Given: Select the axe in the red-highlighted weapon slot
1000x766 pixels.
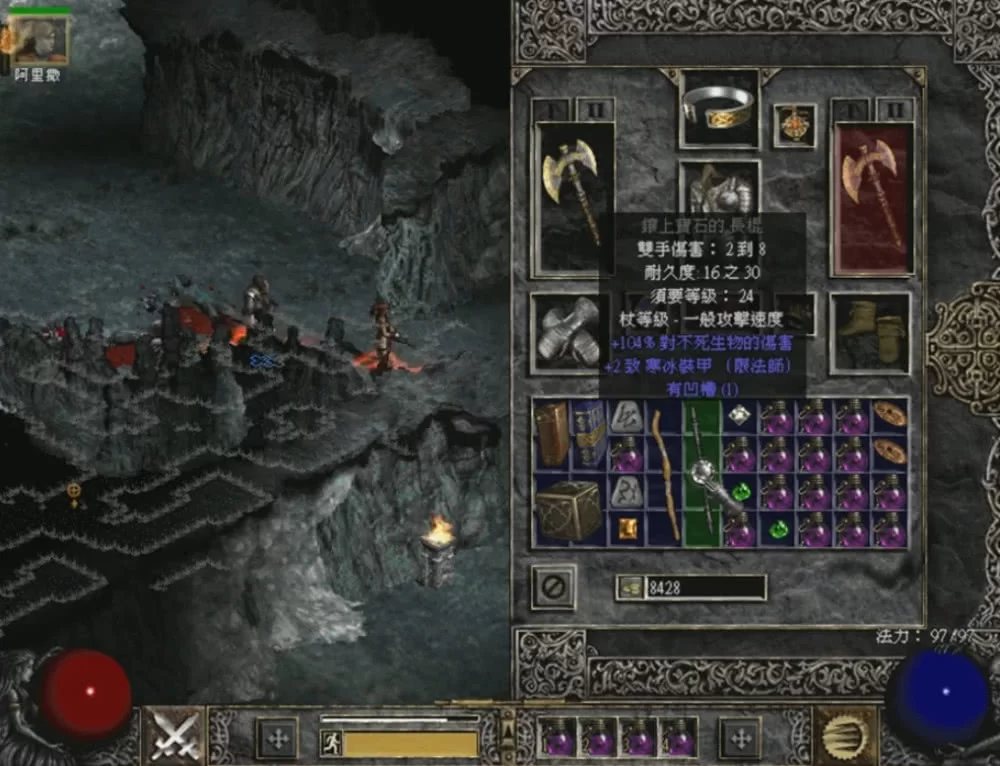Looking at the screenshot, I should 872,197.
